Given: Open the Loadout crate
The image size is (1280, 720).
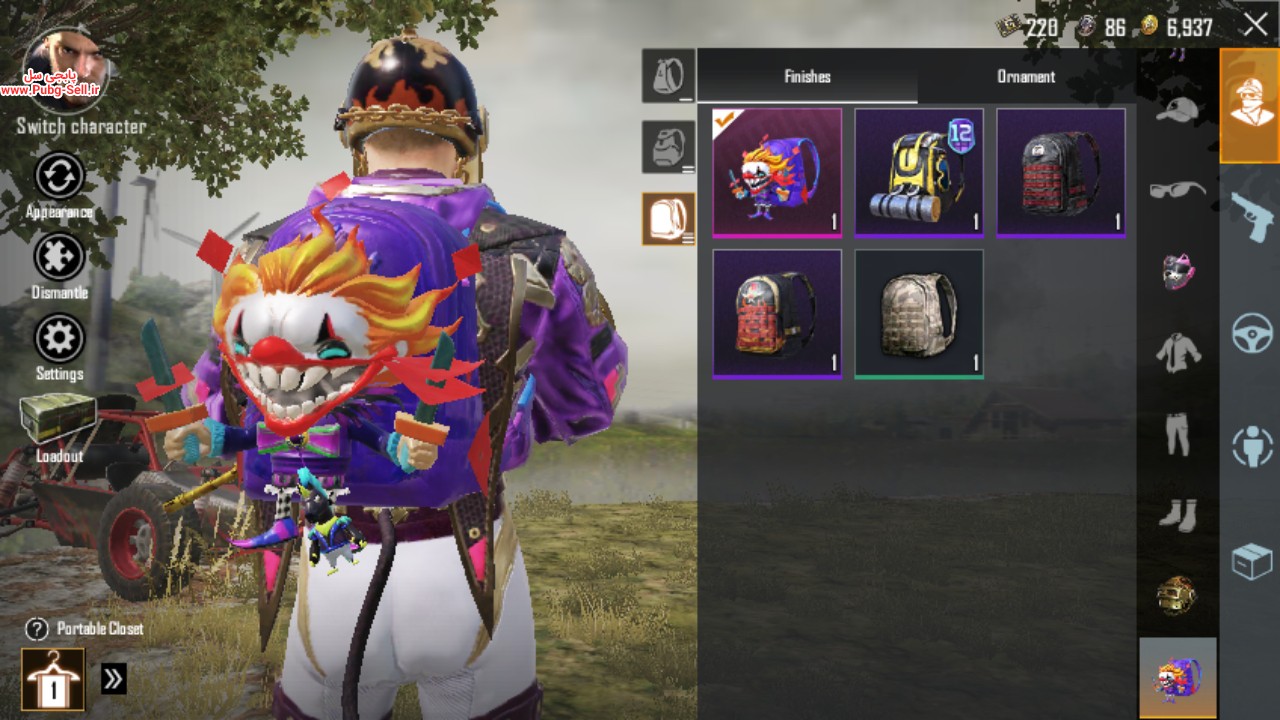Looking at the screenshot, I should (x=58, y=420).
